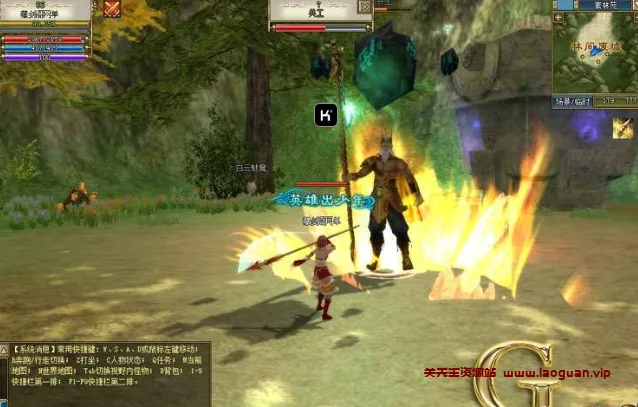Close the target frame with its X button
638x407 pixels.
click(x=364, y=7)
